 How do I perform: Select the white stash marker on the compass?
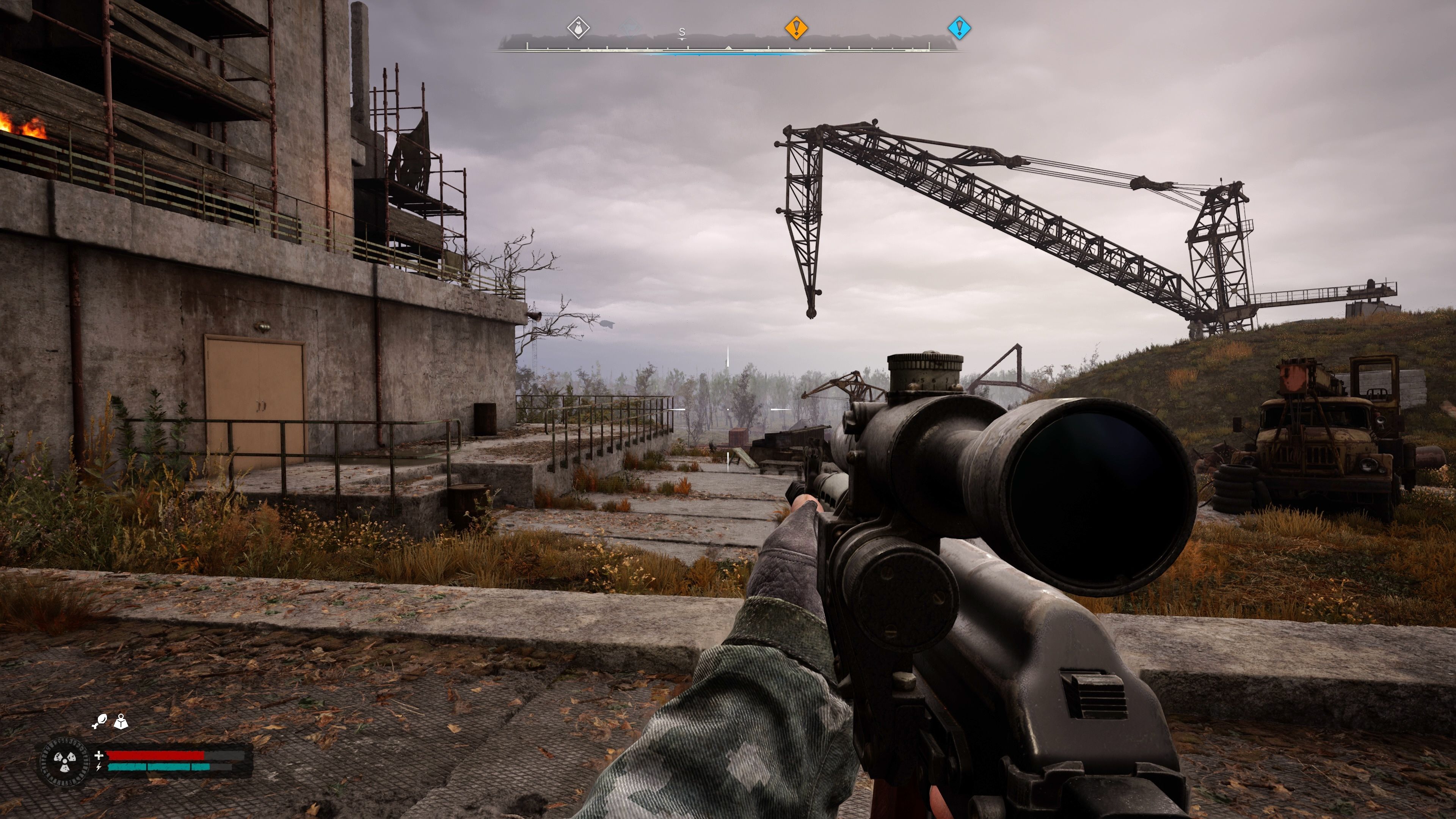pyautogui.click(x=577, y=28)
